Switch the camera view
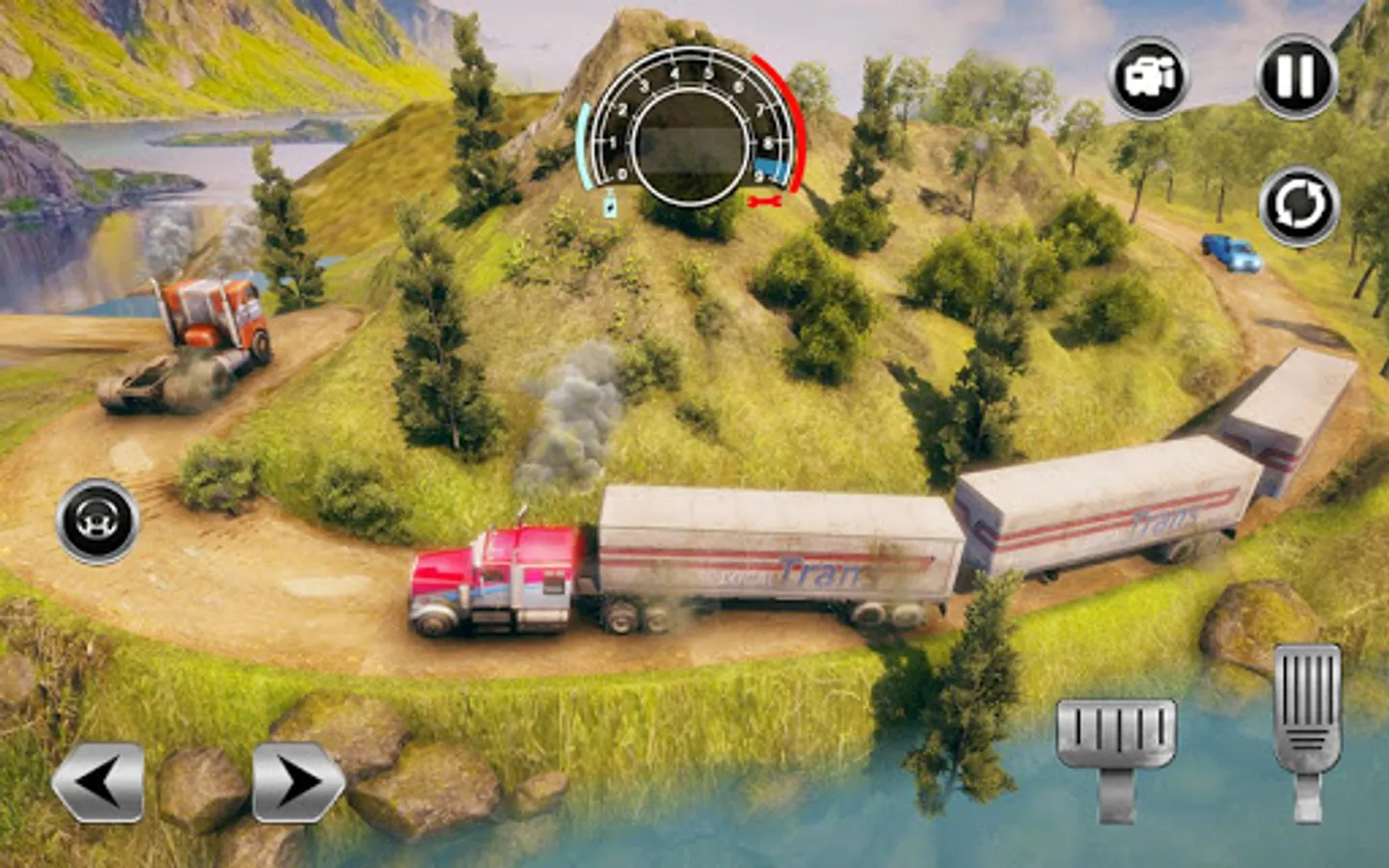Viewport: 1389px width, 868px height. tap(1148, 77)
